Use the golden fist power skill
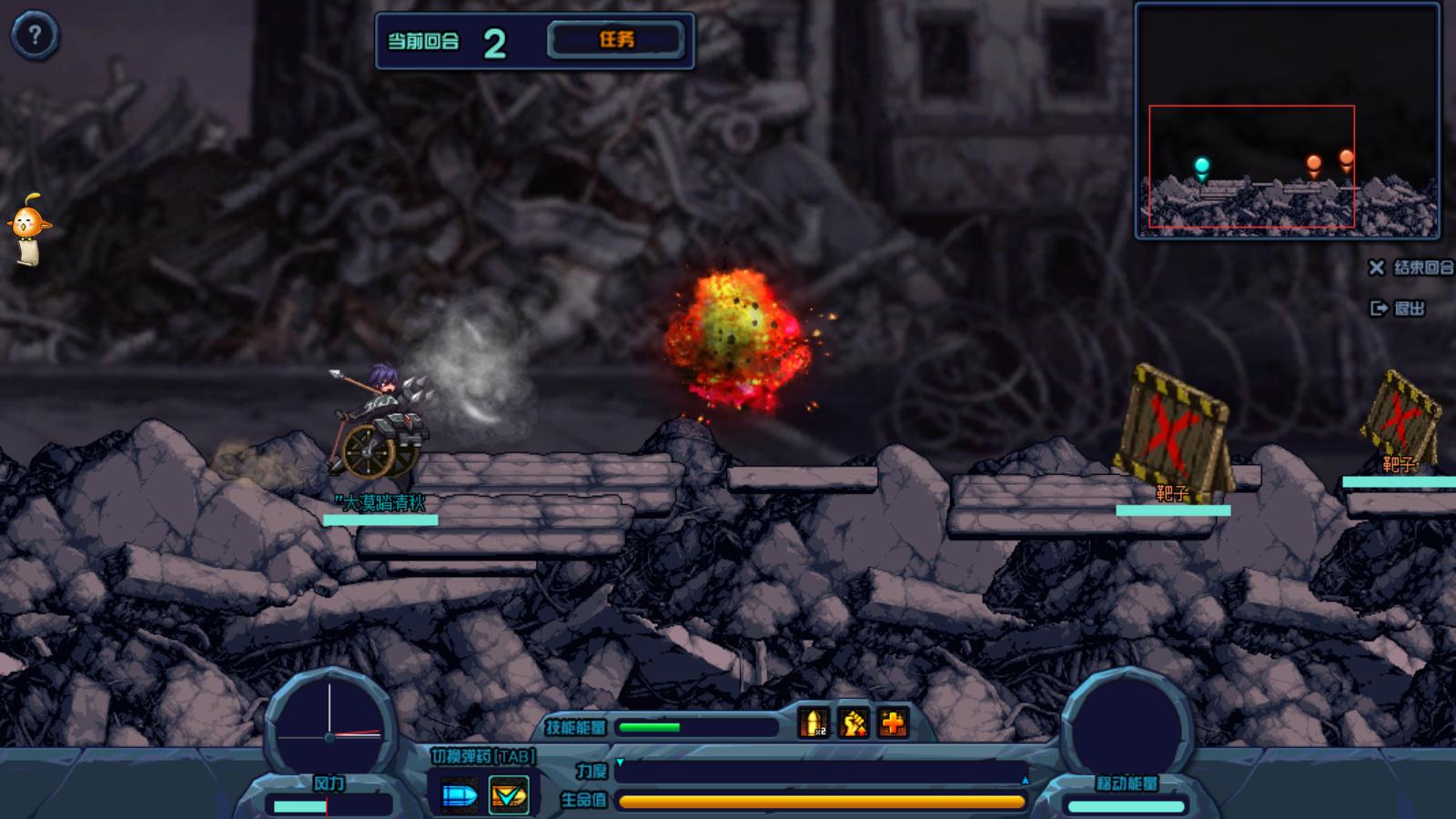 tap(854, 724)
